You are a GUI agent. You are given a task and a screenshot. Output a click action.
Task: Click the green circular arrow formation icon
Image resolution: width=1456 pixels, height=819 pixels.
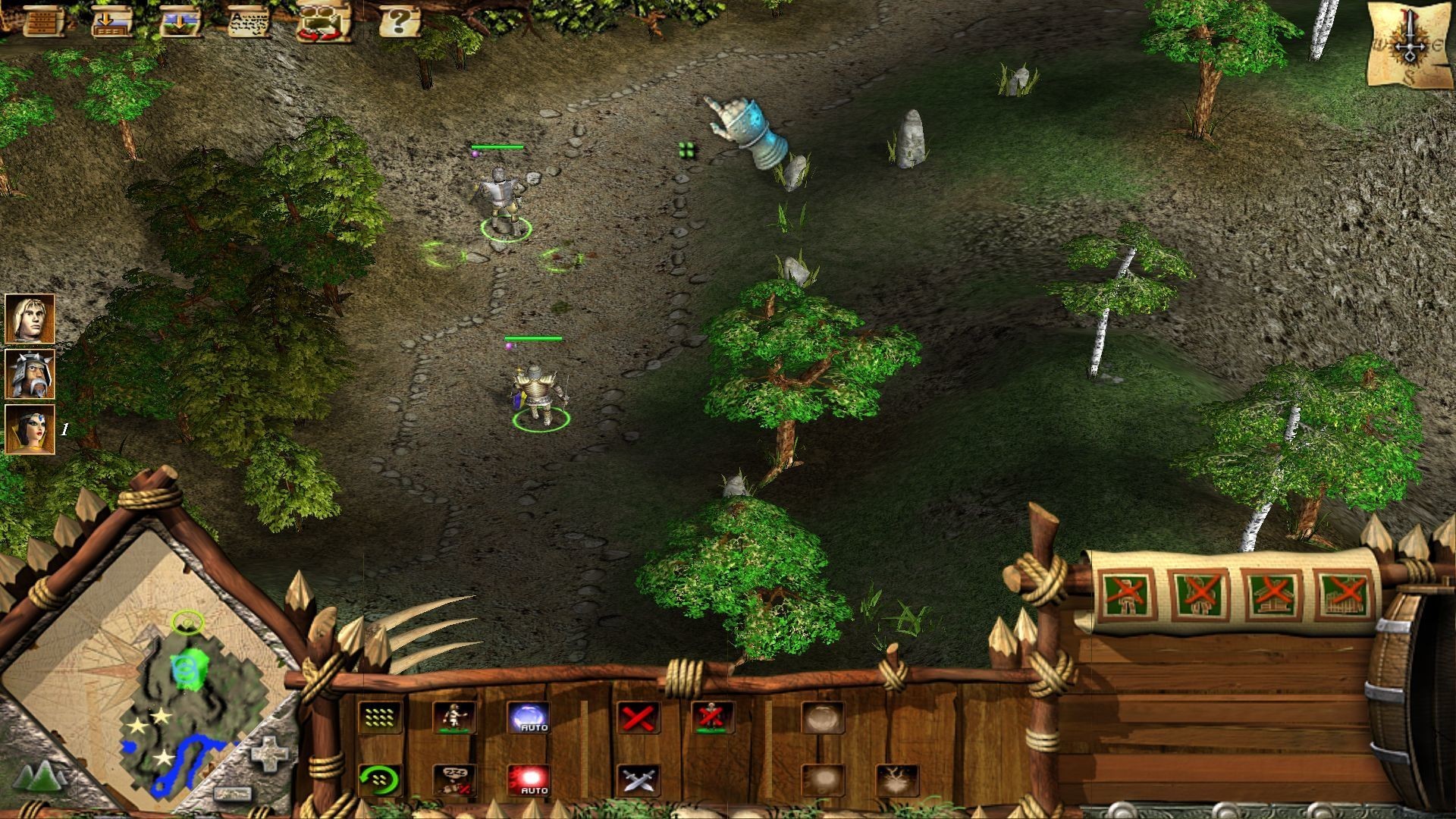[379, 780]
